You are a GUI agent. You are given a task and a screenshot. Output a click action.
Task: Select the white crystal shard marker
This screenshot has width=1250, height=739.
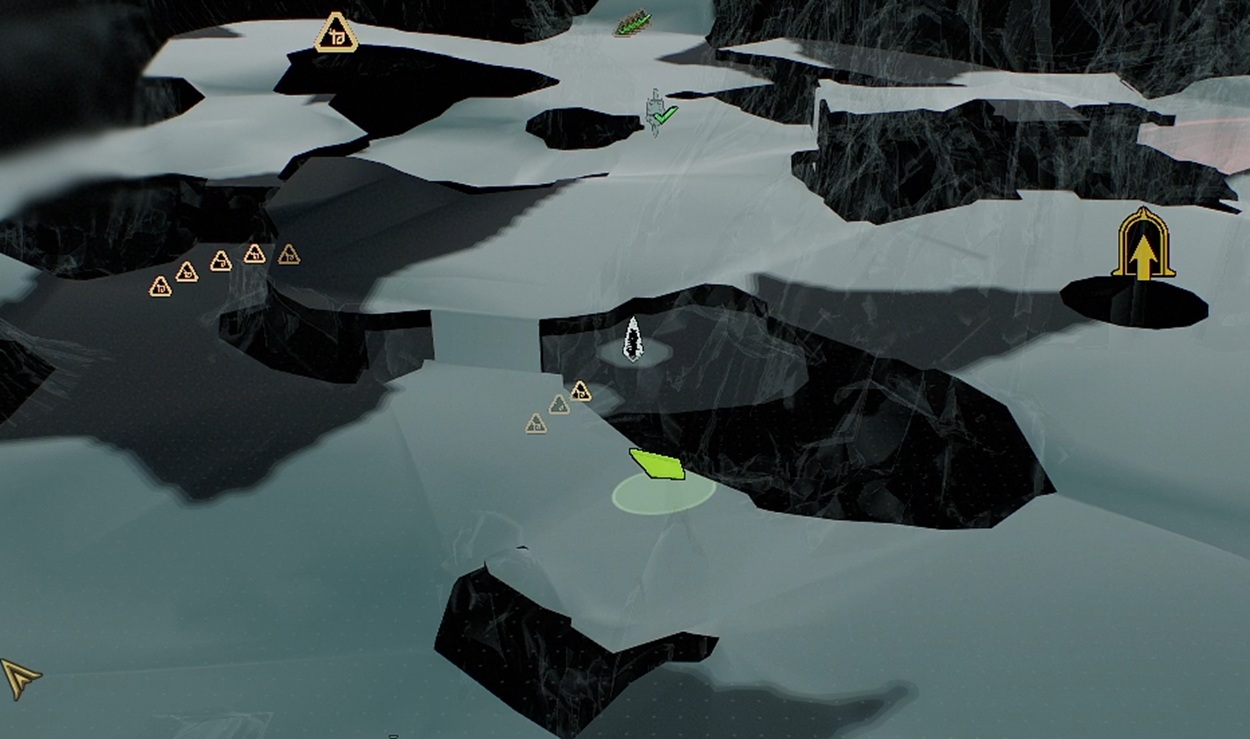633,338
